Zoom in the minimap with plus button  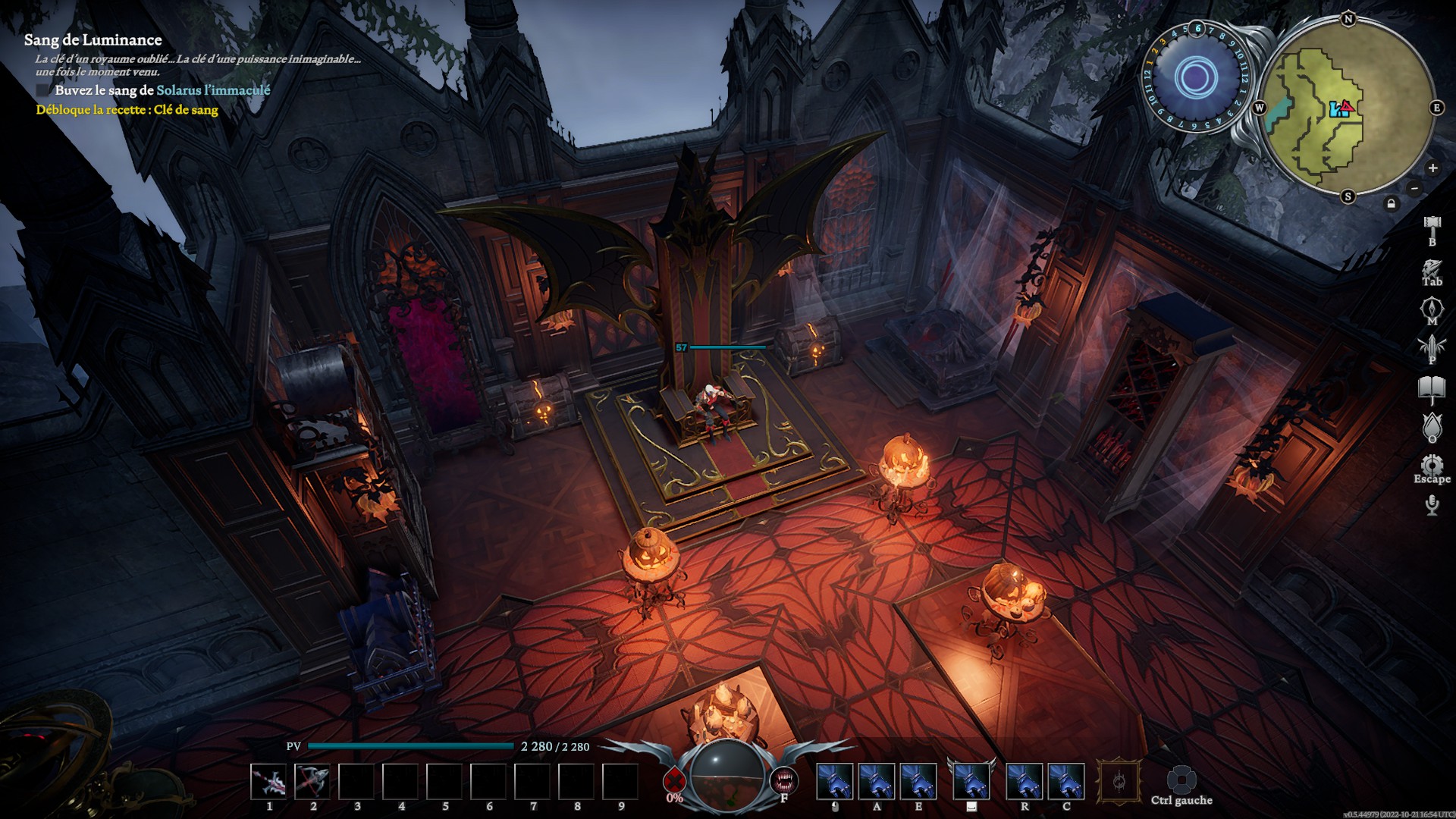pyautogui.click(x=1432, y=168)
